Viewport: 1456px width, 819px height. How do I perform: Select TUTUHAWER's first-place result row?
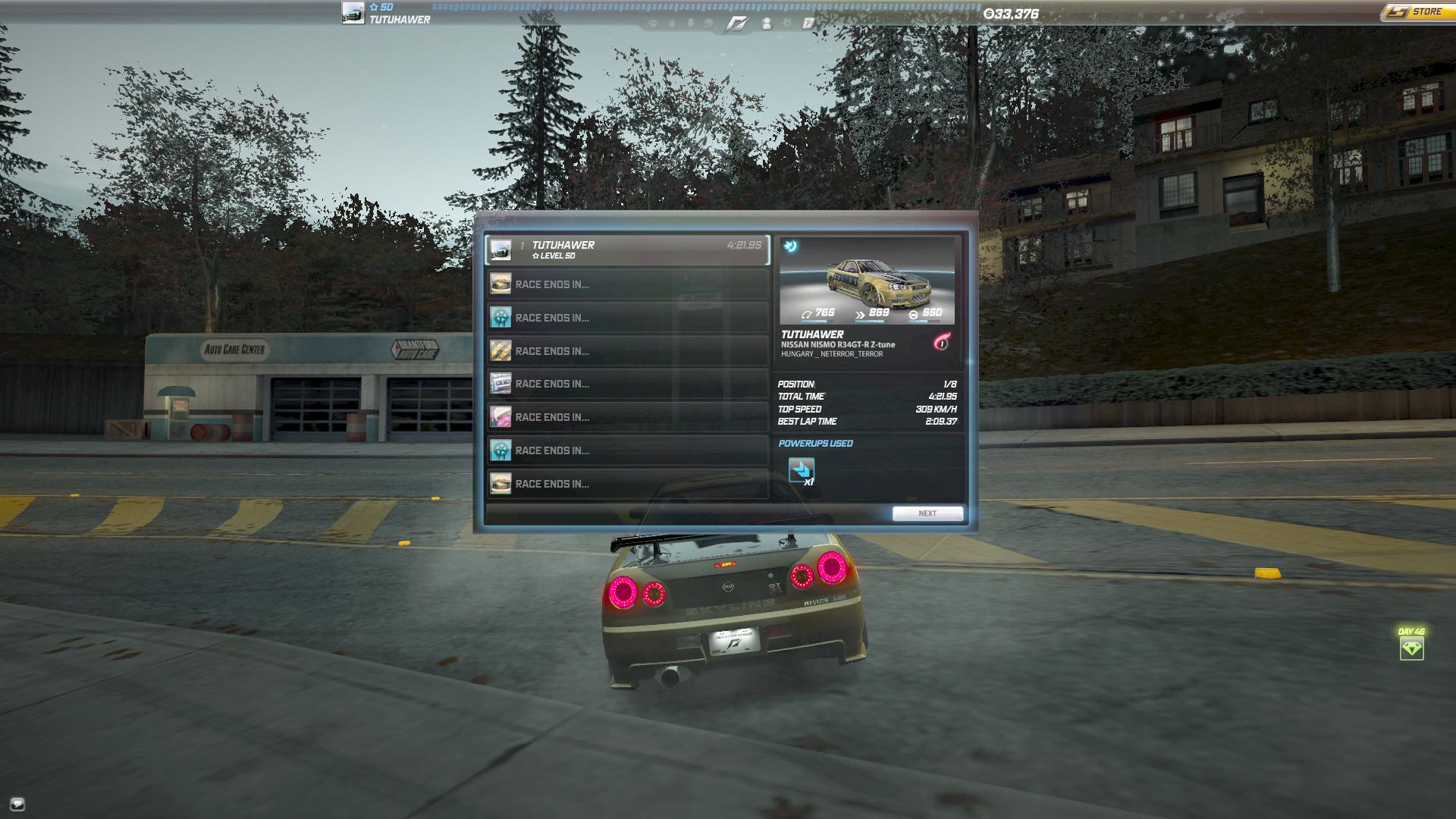pyautogui.click(x=627, y=250)
